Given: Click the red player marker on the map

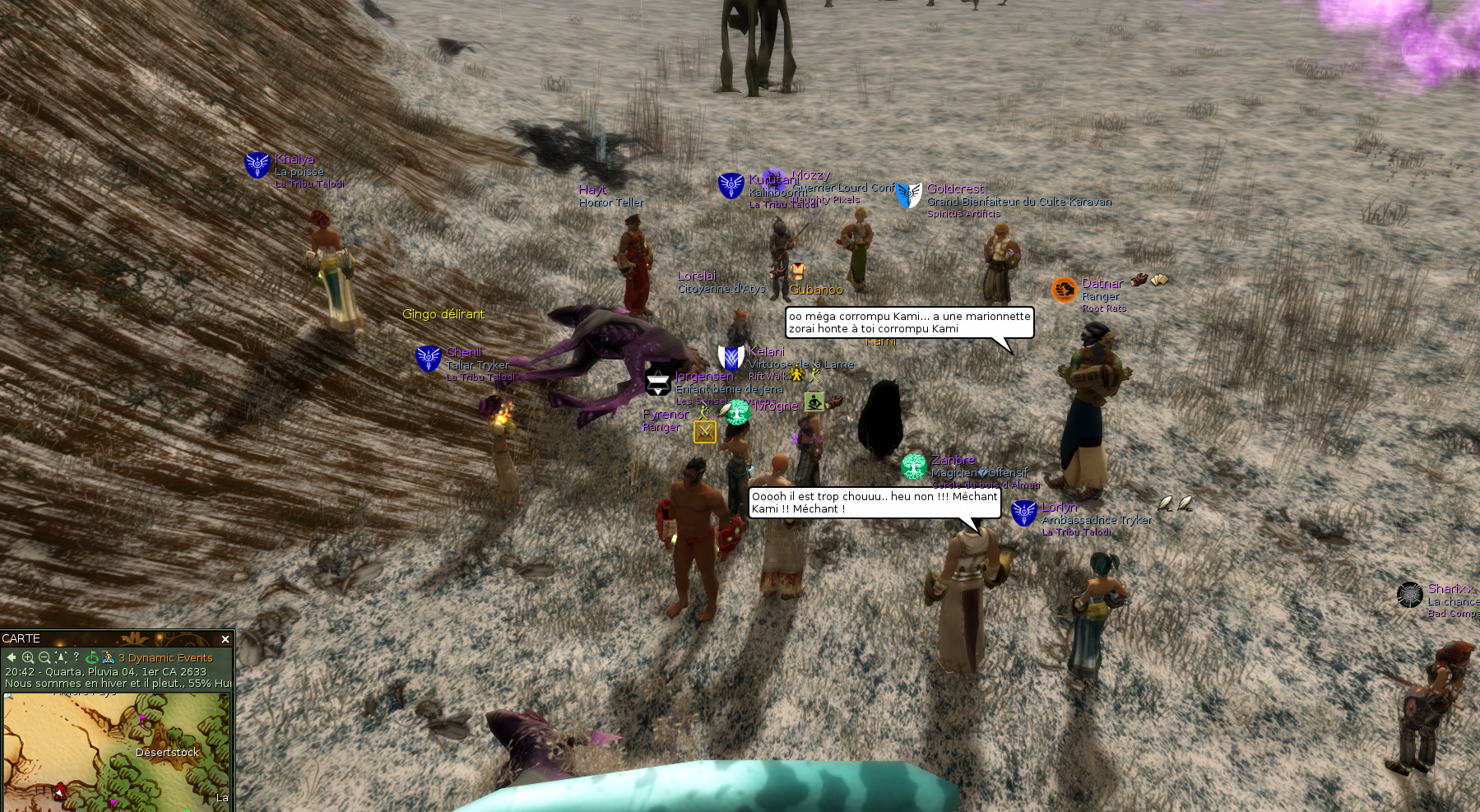Looking at the screenshot, I should point(60,791).
